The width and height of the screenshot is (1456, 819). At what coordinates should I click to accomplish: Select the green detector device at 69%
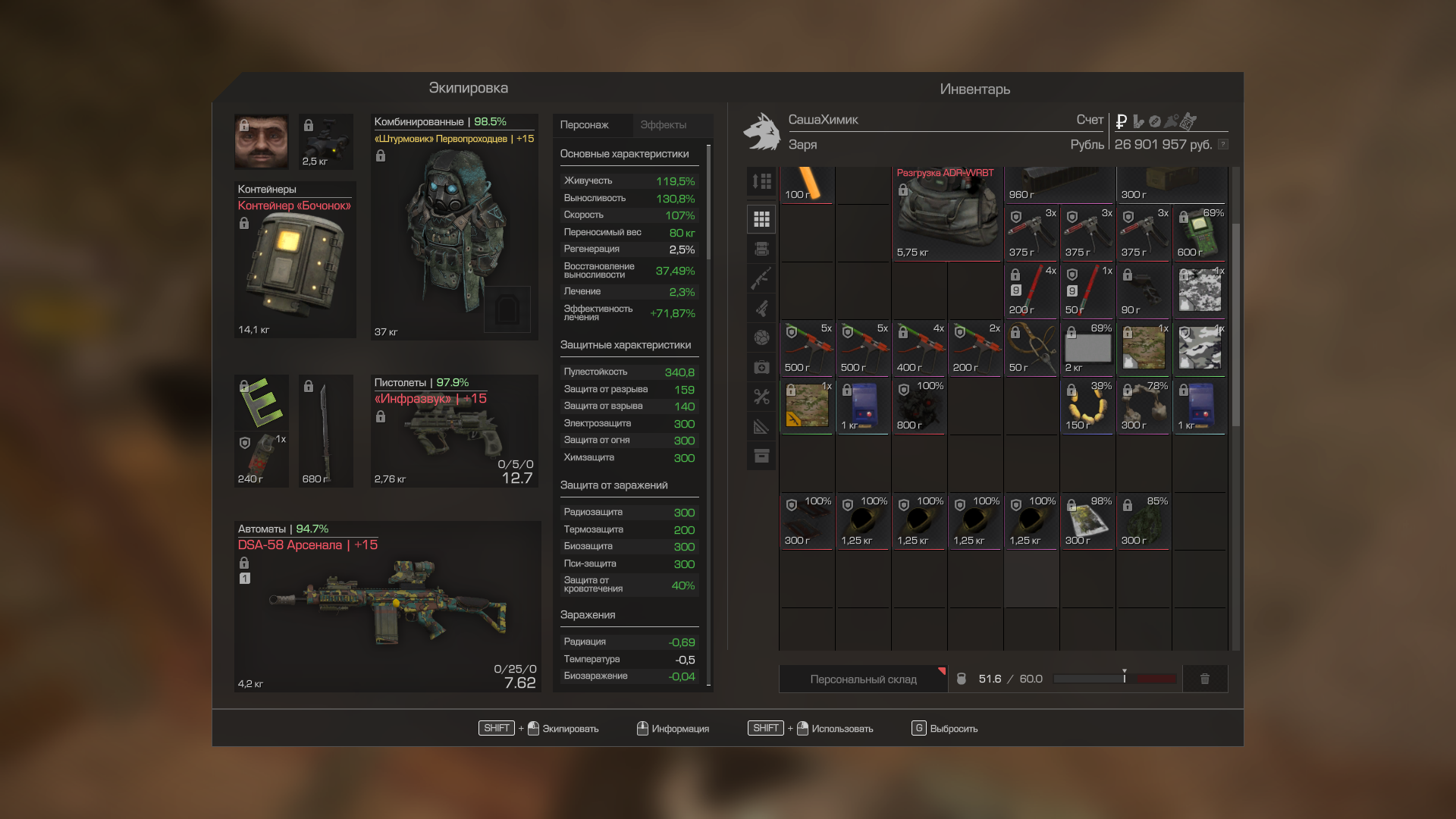pyautogui.click(x=1200, y=233)
